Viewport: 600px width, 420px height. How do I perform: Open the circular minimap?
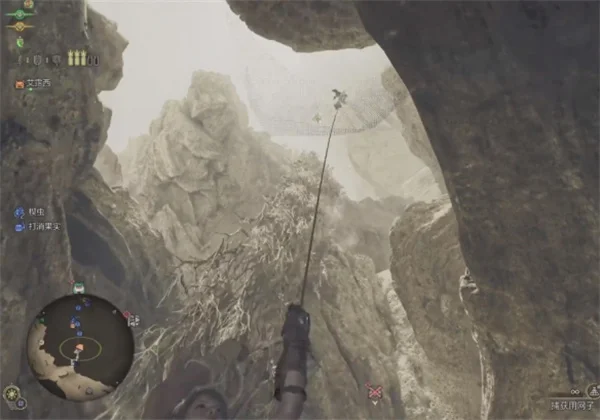pos(80,344)
